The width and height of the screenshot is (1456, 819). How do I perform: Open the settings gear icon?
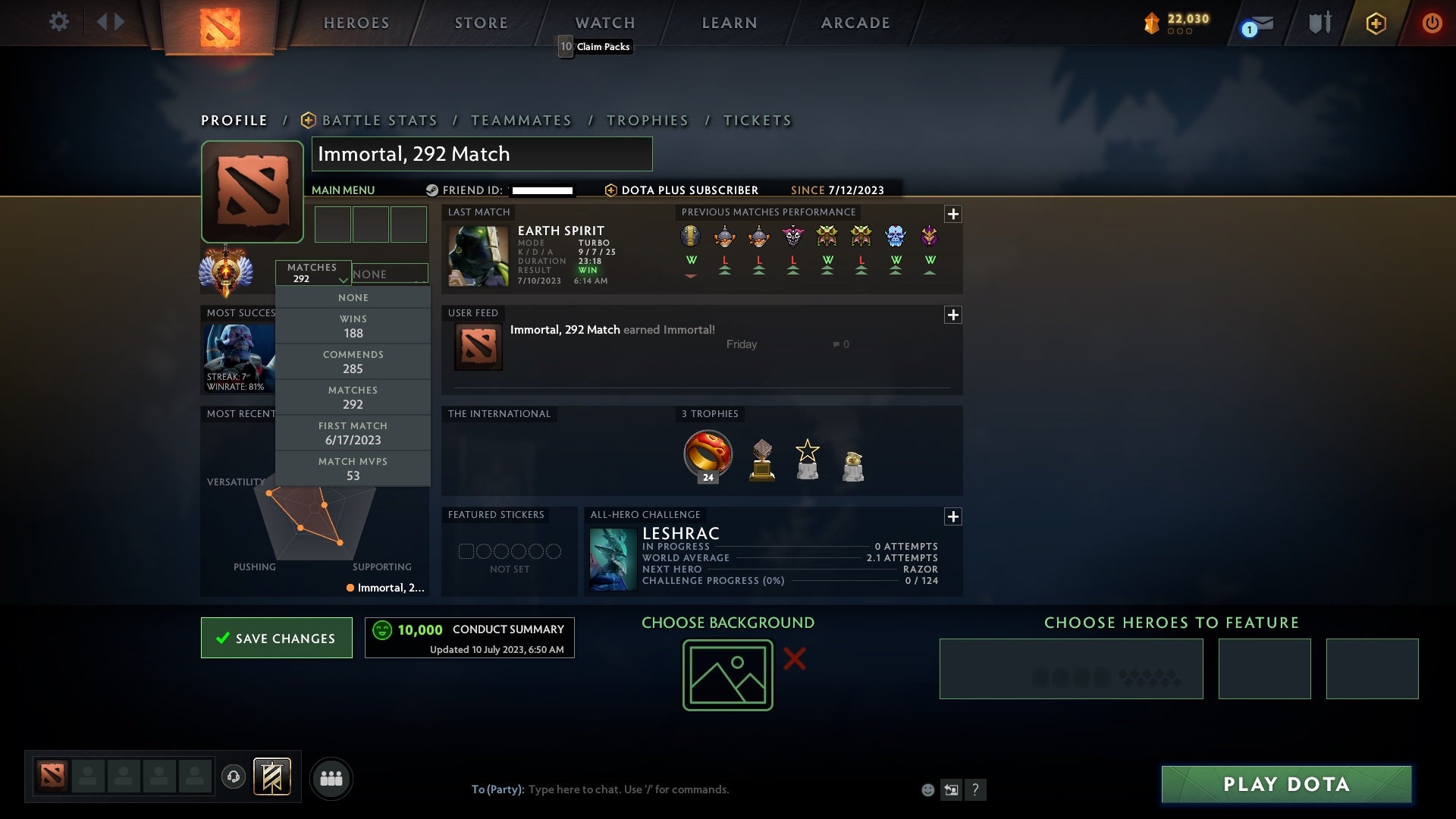click(x=59, y=22)
